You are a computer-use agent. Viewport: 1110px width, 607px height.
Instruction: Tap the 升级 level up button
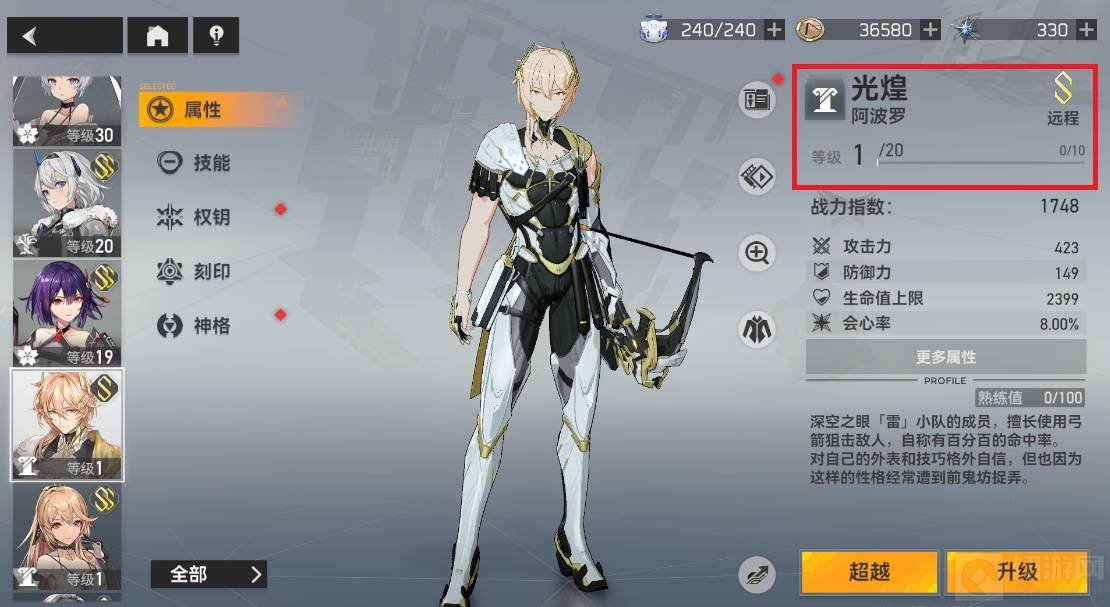[x=1017, y=572]
